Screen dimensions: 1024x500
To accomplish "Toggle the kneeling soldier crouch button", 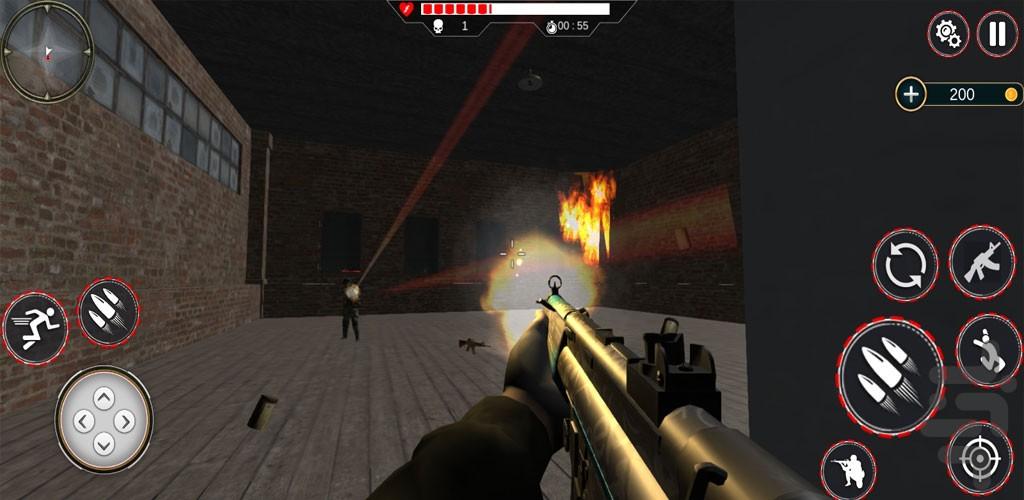I will pyautogui.click(x=848, y=470).
